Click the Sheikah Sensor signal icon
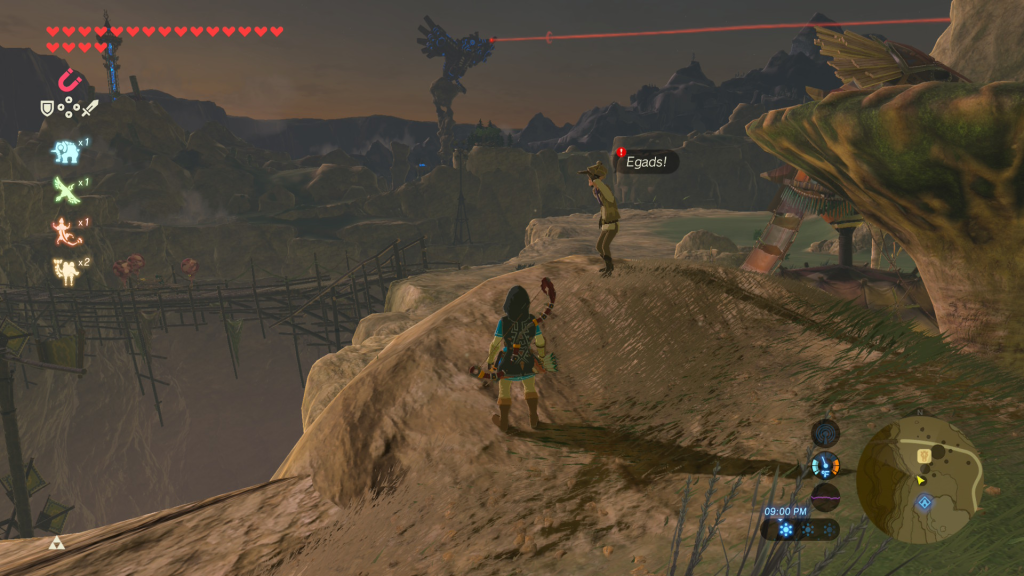Screen dimensions: 1024x576 [825, 433]
